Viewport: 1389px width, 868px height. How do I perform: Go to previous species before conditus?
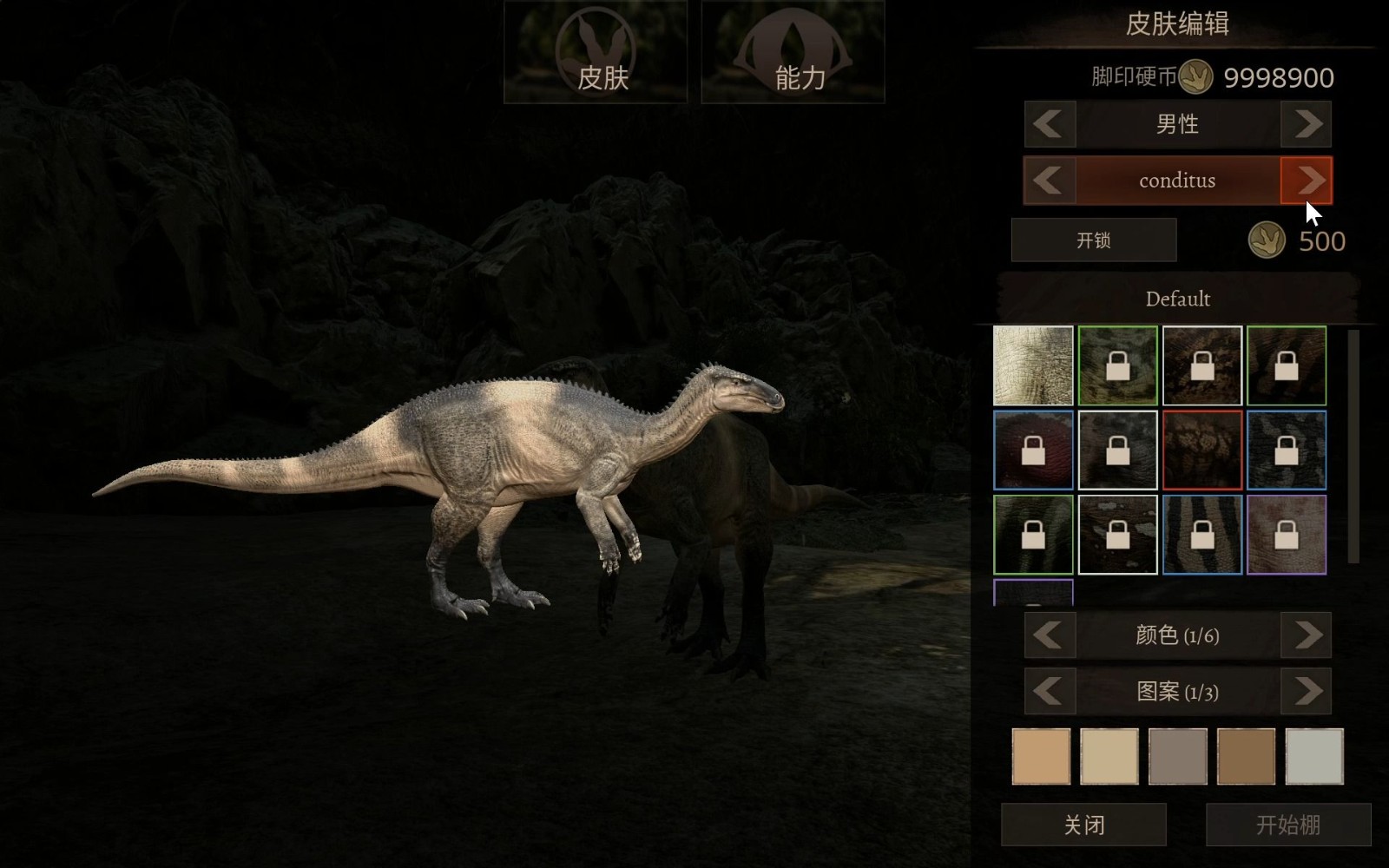click(x=1050, y=181)
